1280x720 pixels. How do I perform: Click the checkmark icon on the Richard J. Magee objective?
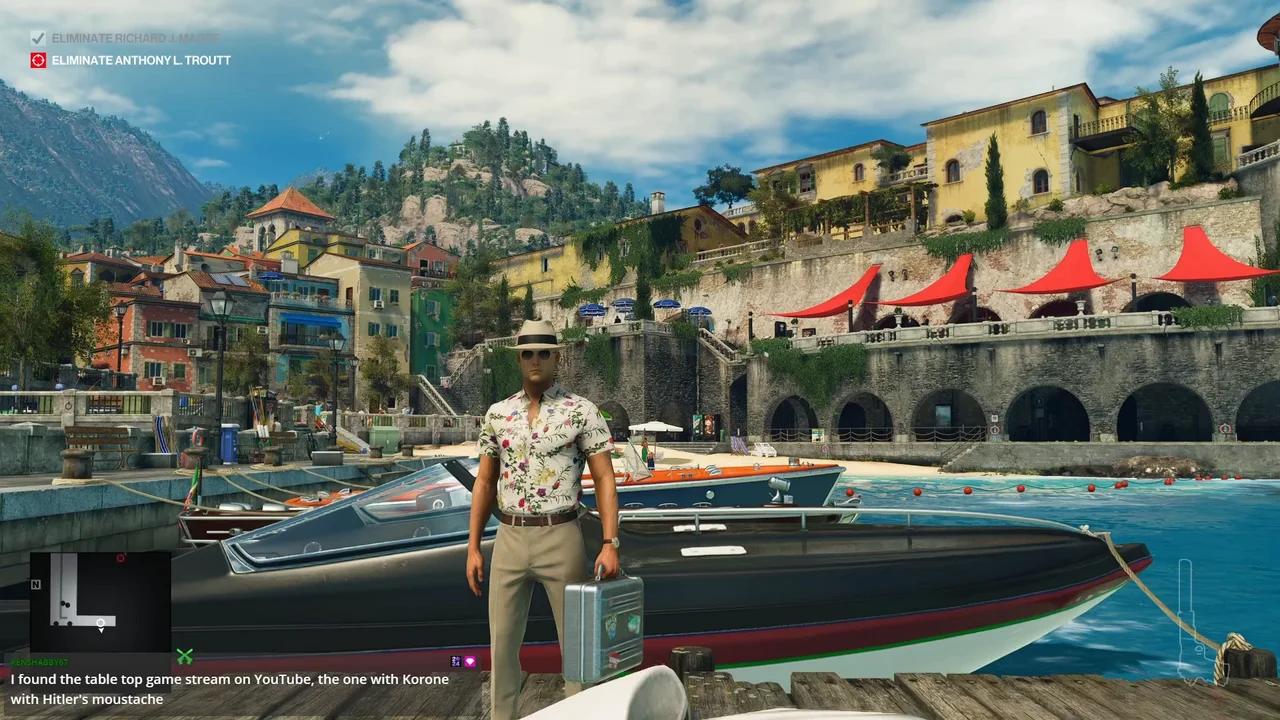click(38, 37)
